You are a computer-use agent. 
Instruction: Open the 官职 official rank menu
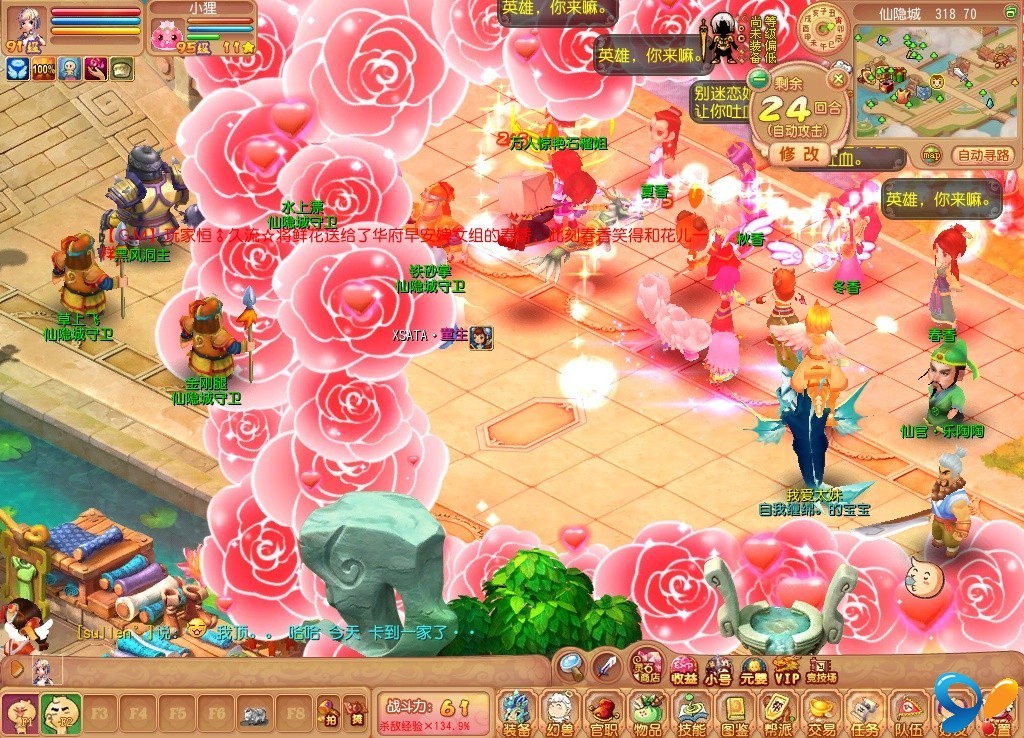(602, 712)
